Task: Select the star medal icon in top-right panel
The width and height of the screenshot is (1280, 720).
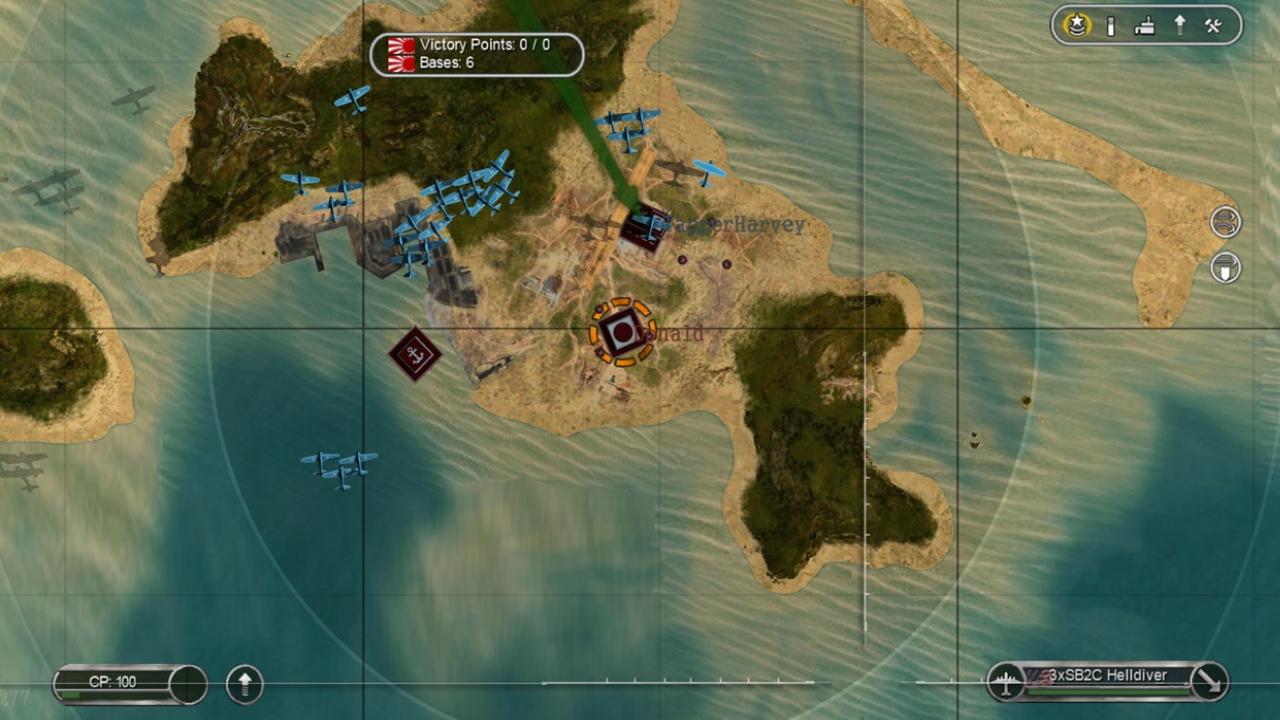Action: click(1075, 26)
